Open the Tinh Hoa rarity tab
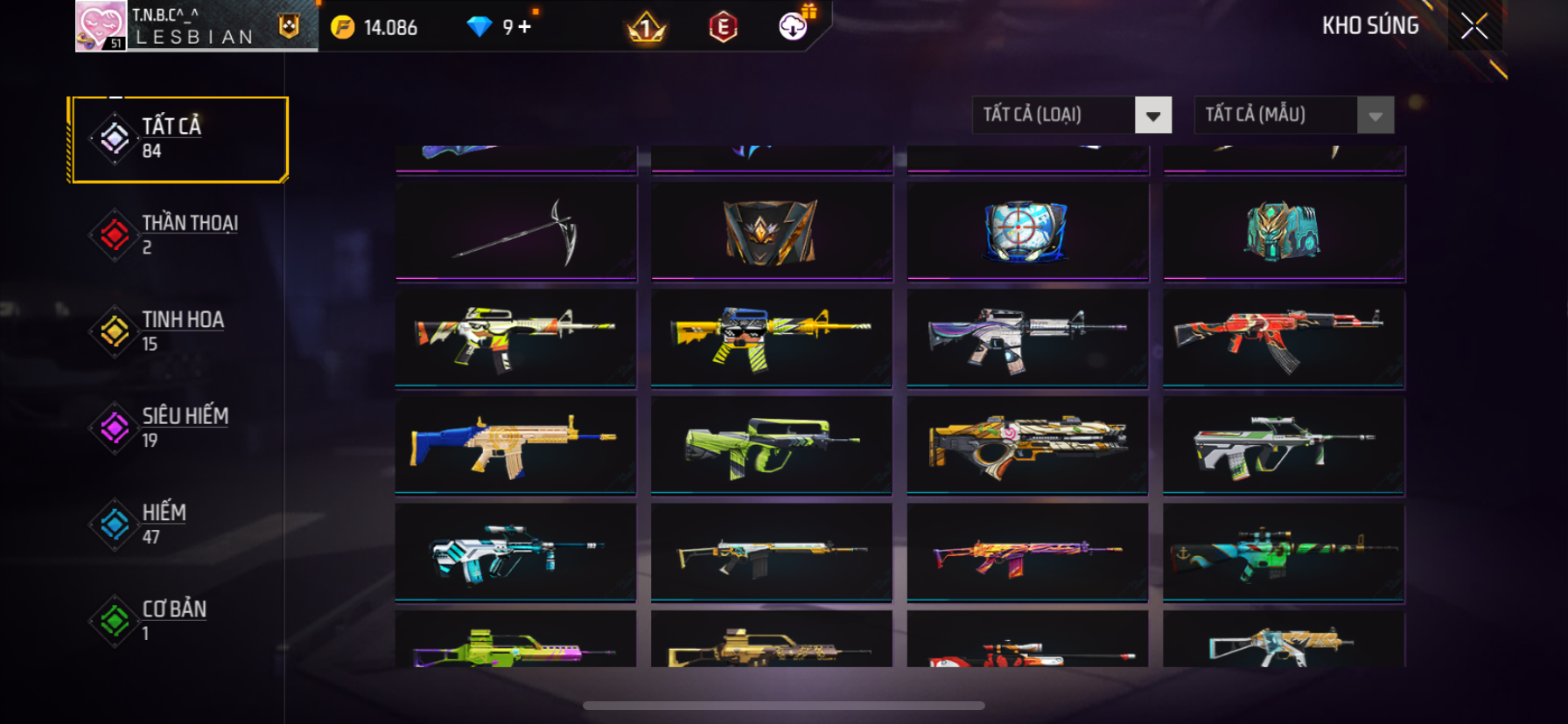 click(179, 331)
